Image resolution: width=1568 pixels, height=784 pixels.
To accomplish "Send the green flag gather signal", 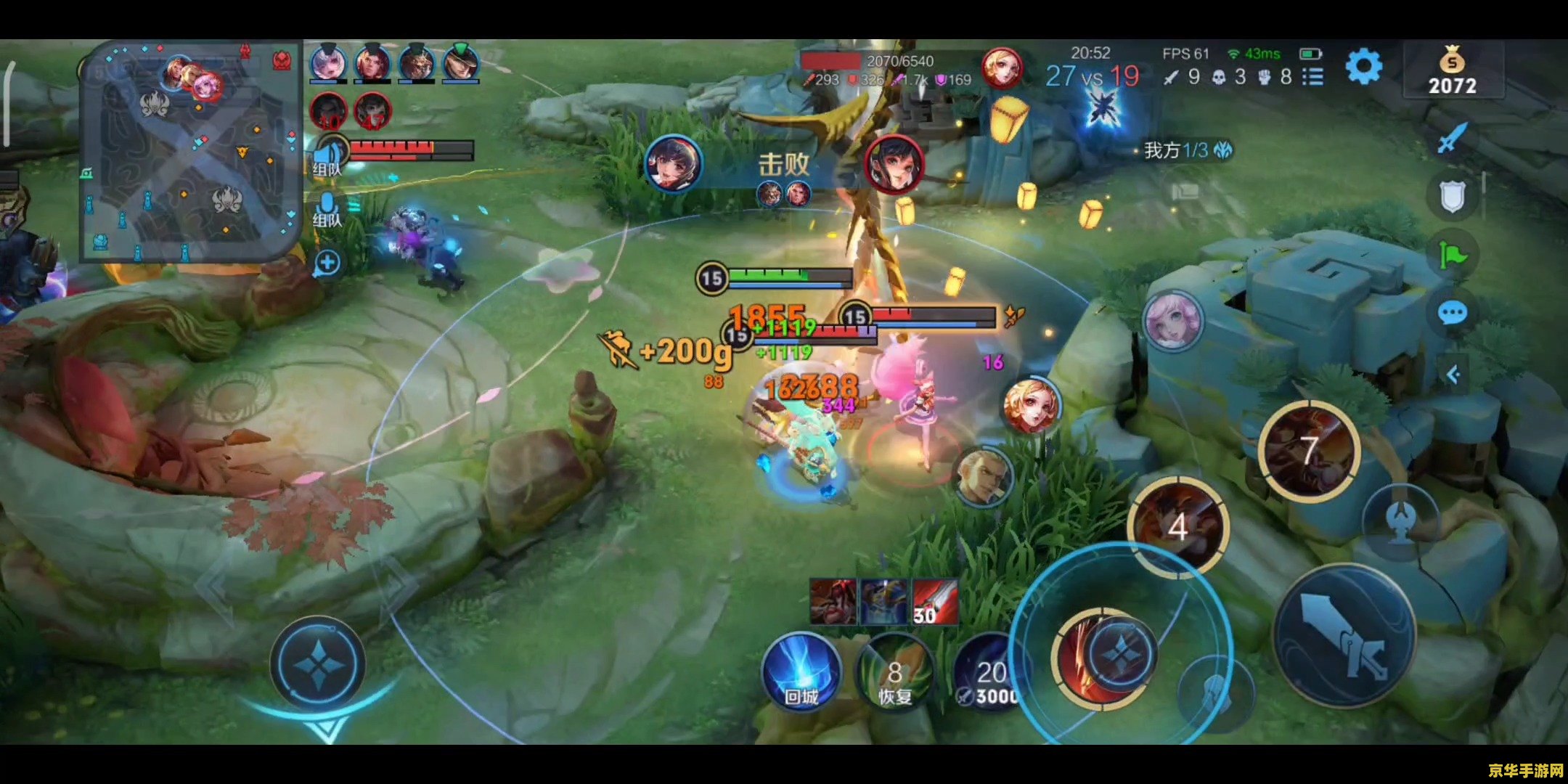I will [1452, 256].
